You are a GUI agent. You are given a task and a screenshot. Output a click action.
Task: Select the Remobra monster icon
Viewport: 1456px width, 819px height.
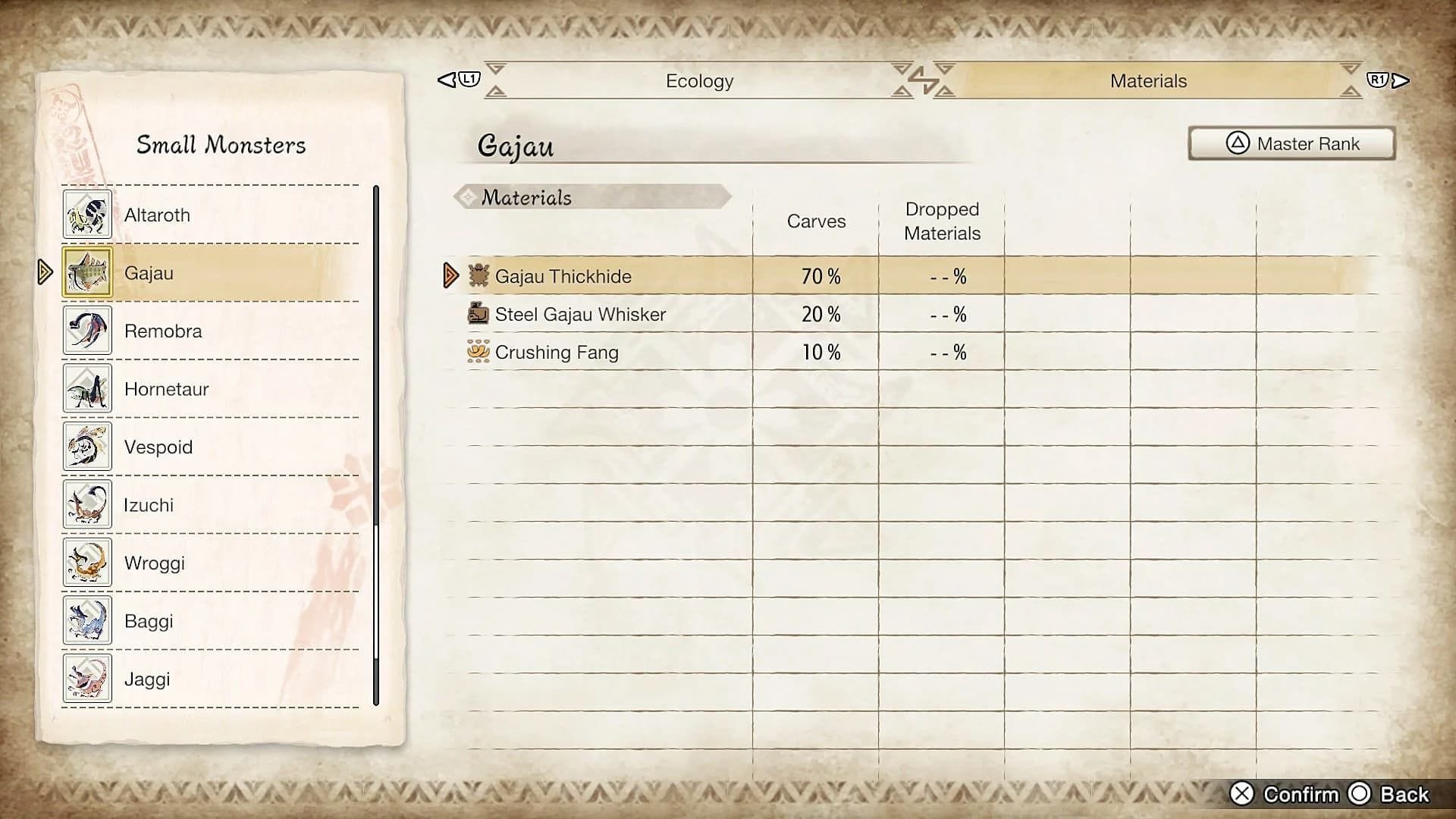click(87, 331)
